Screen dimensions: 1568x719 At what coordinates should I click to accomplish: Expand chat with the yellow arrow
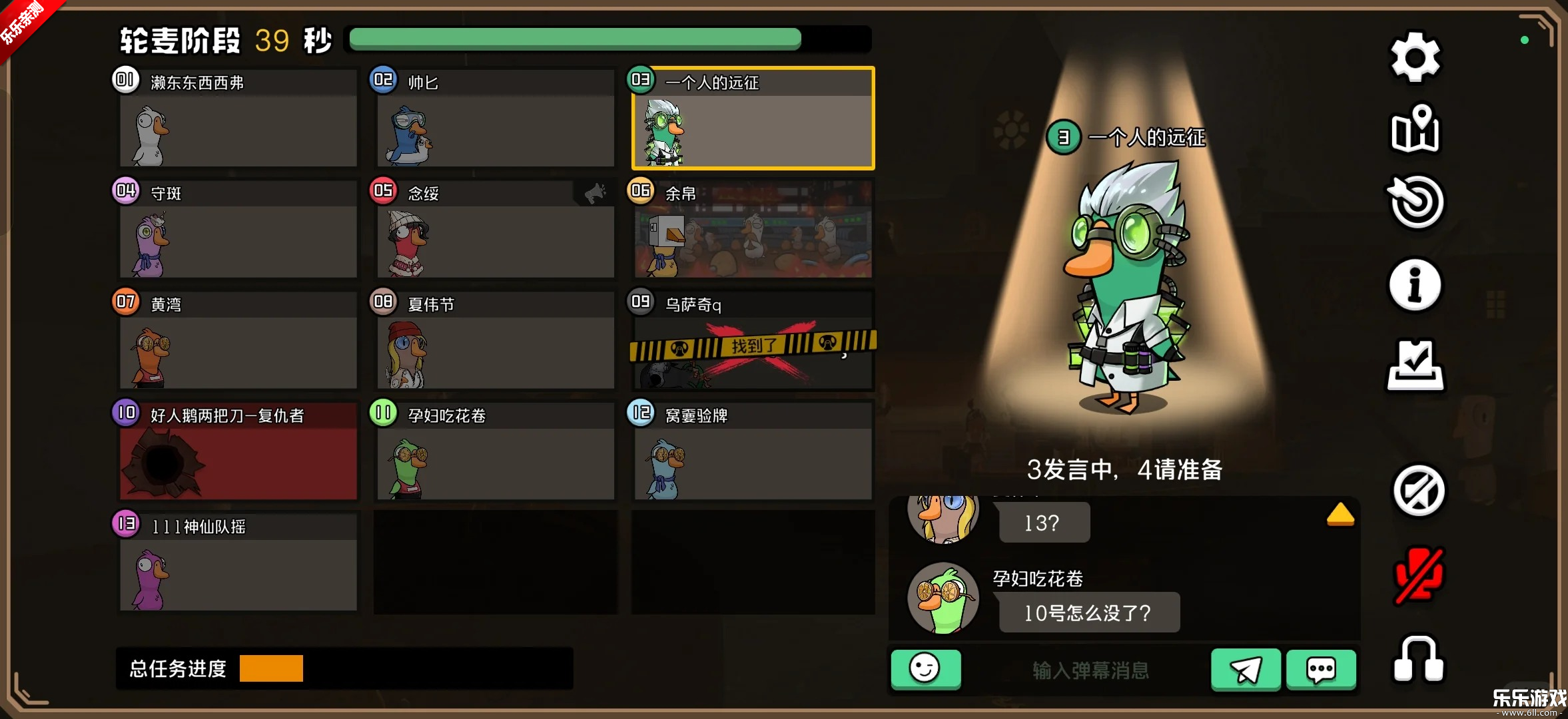click(x=1340, y=515)
